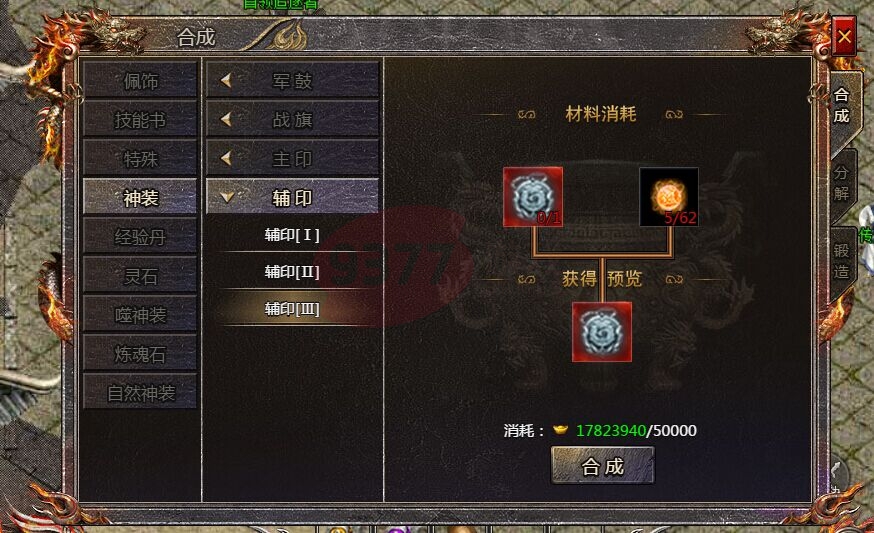Expand the 主印 list

point(292,159)
